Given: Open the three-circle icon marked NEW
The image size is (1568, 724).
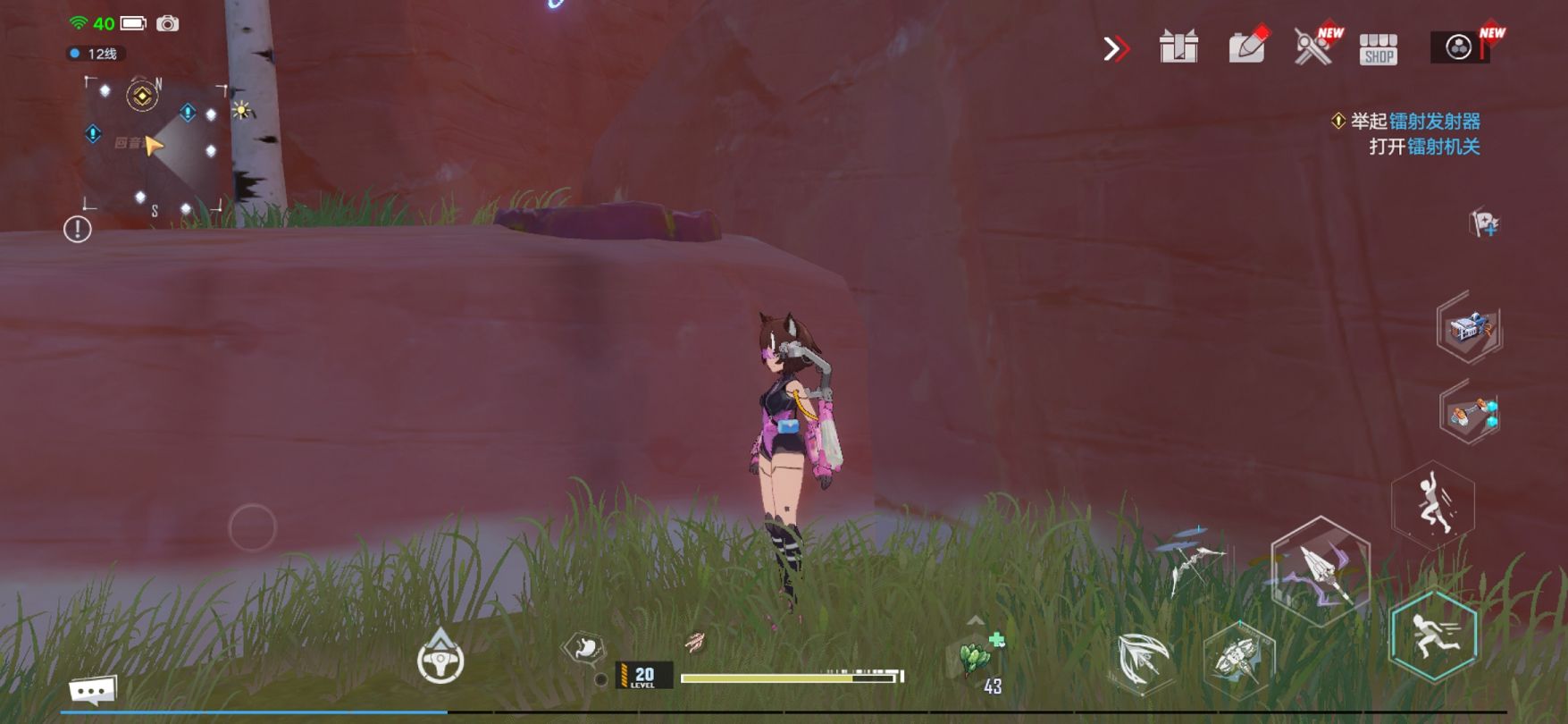Looking at the screenshot, I should point(1459,47).
